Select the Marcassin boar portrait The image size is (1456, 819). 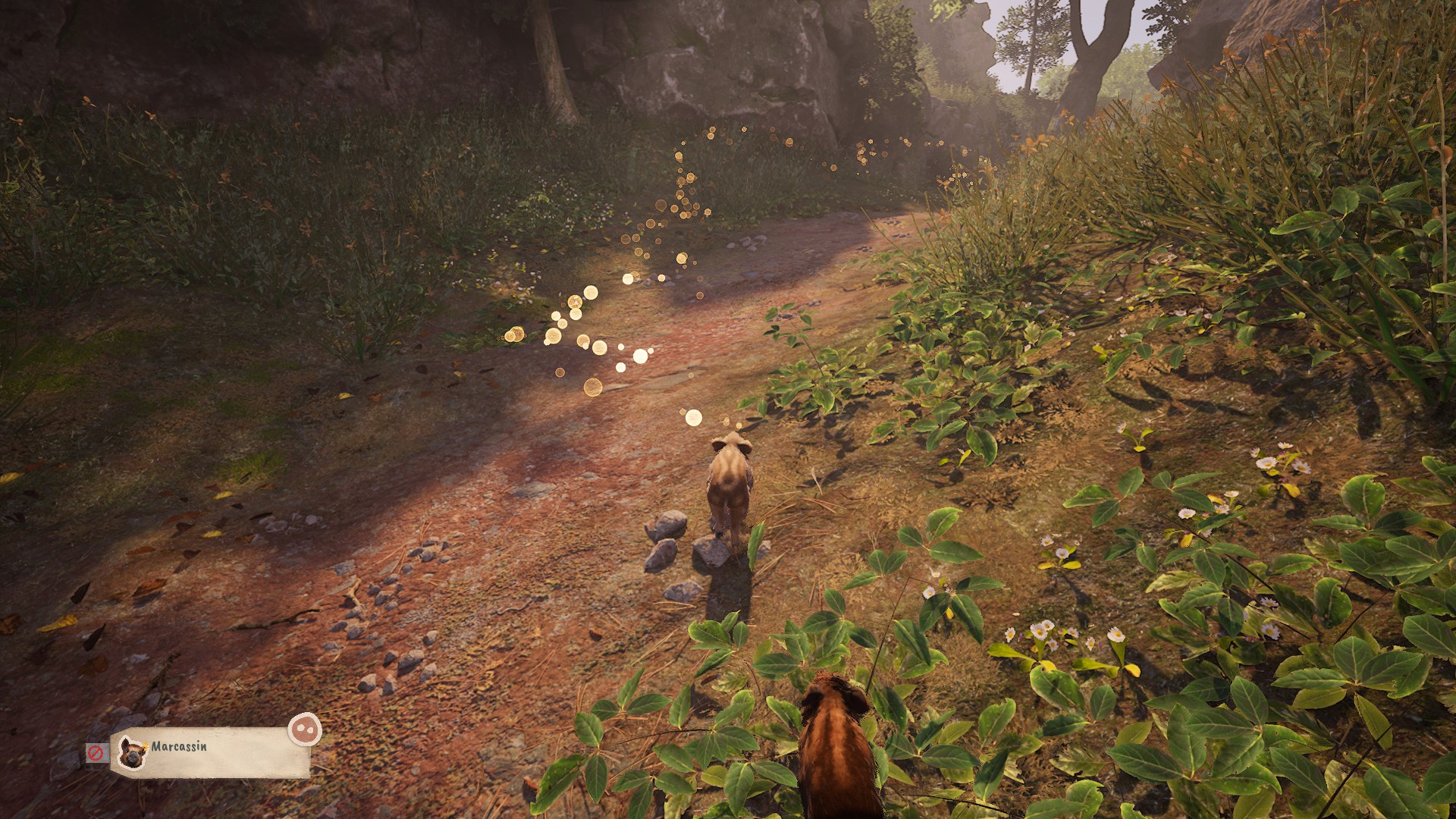point(133,752)
